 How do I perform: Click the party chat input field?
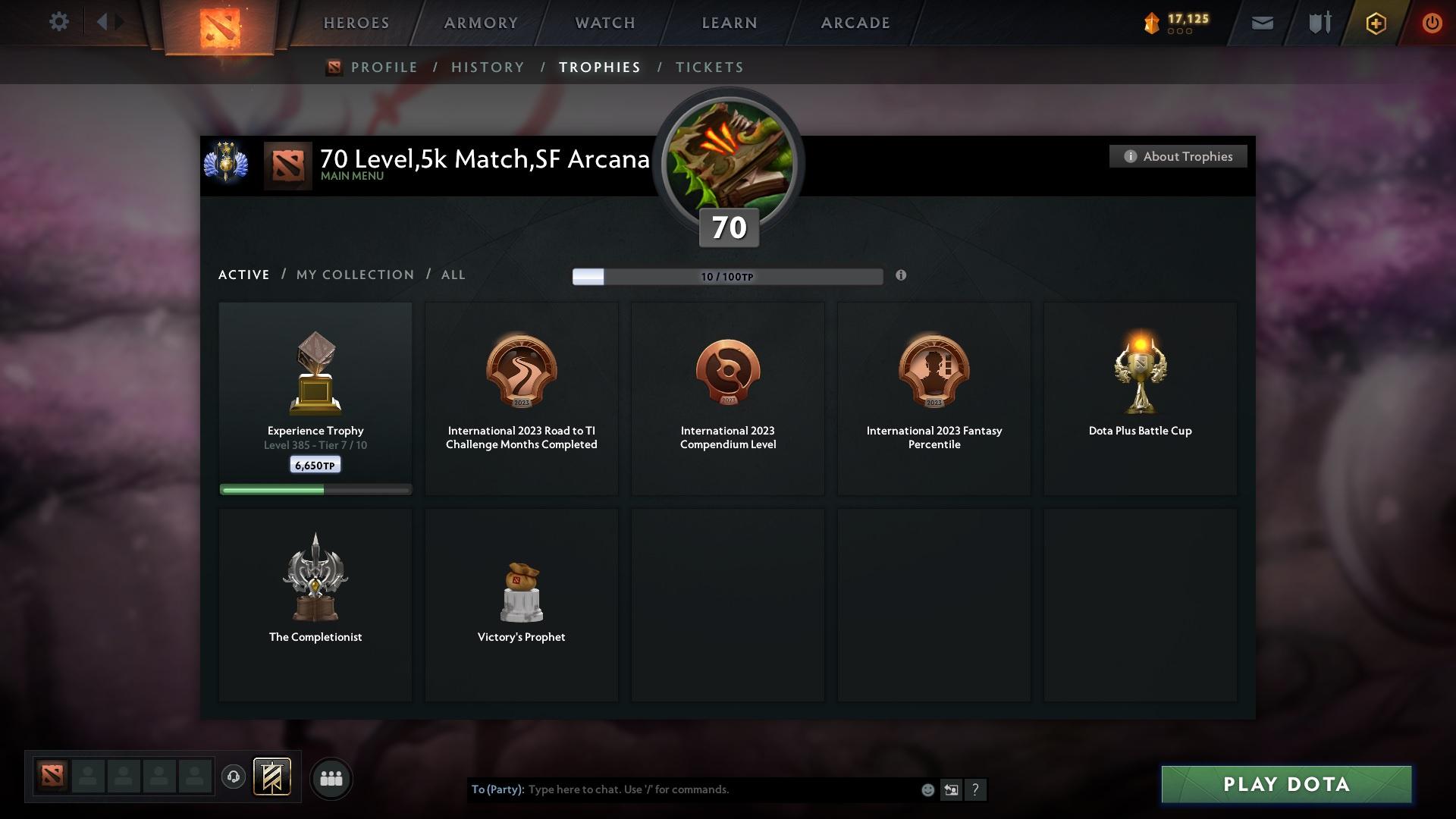682,789
